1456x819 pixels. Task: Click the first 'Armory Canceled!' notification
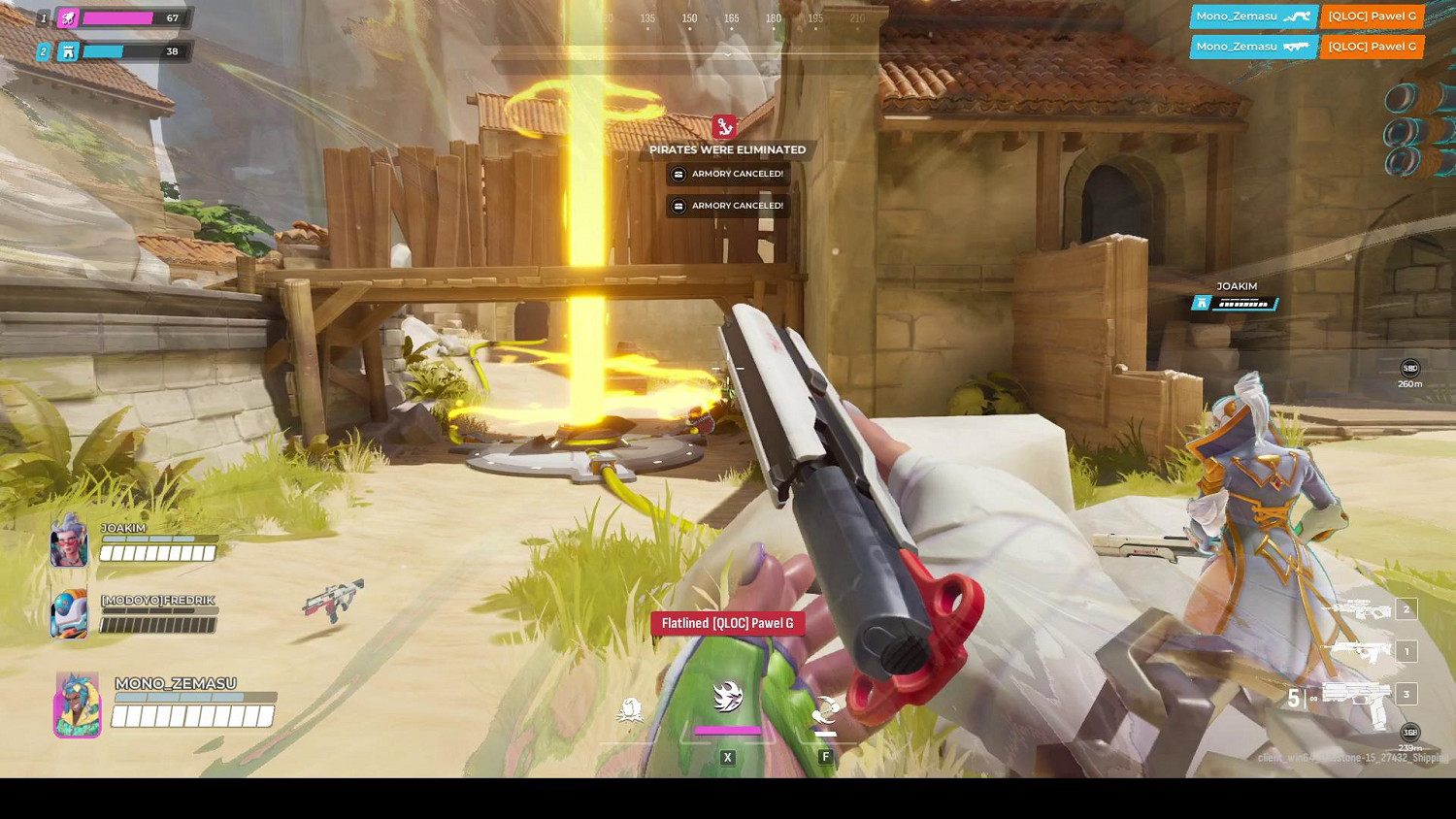point(727,174)
